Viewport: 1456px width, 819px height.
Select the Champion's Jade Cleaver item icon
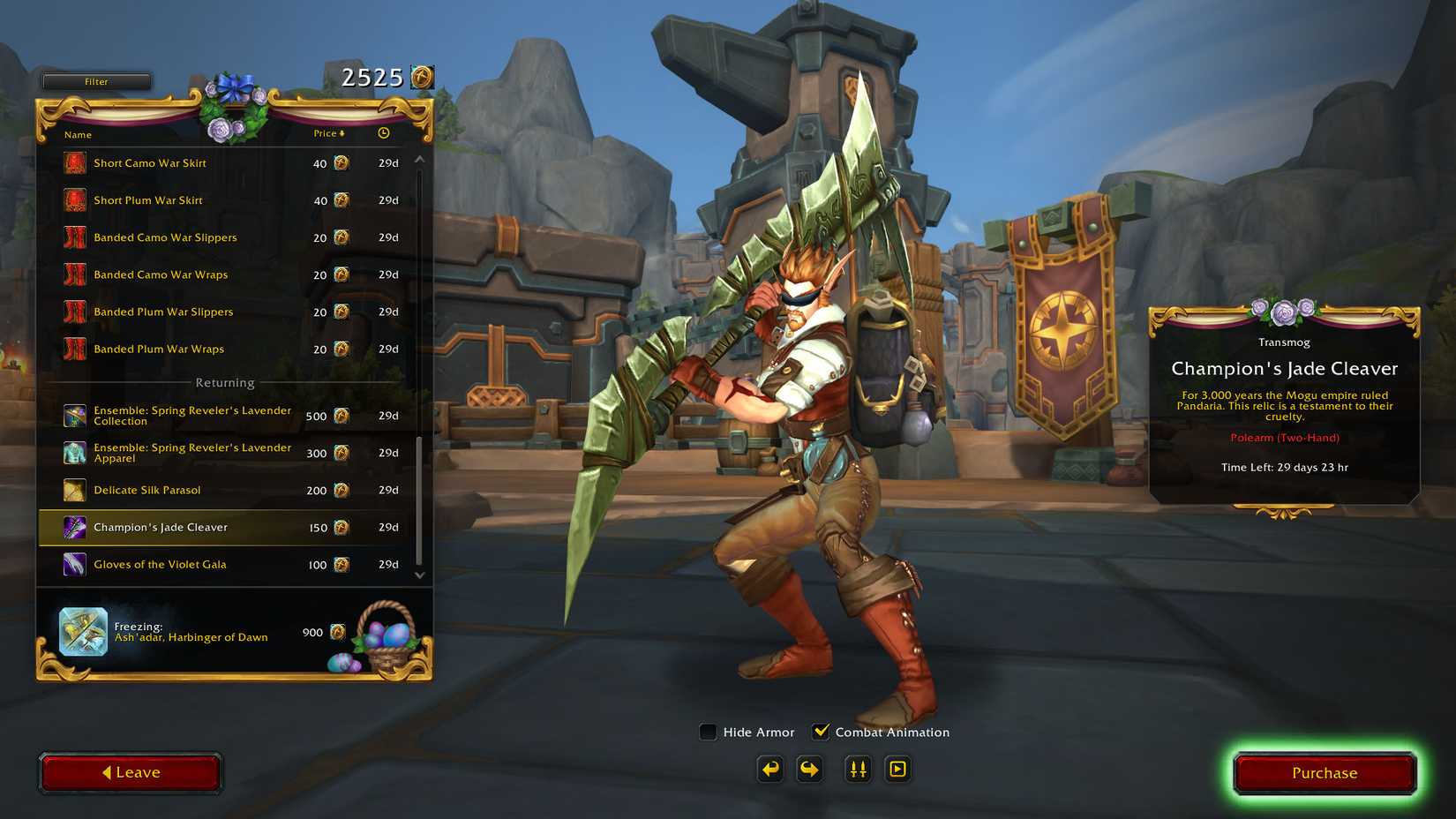click(74, 527)
